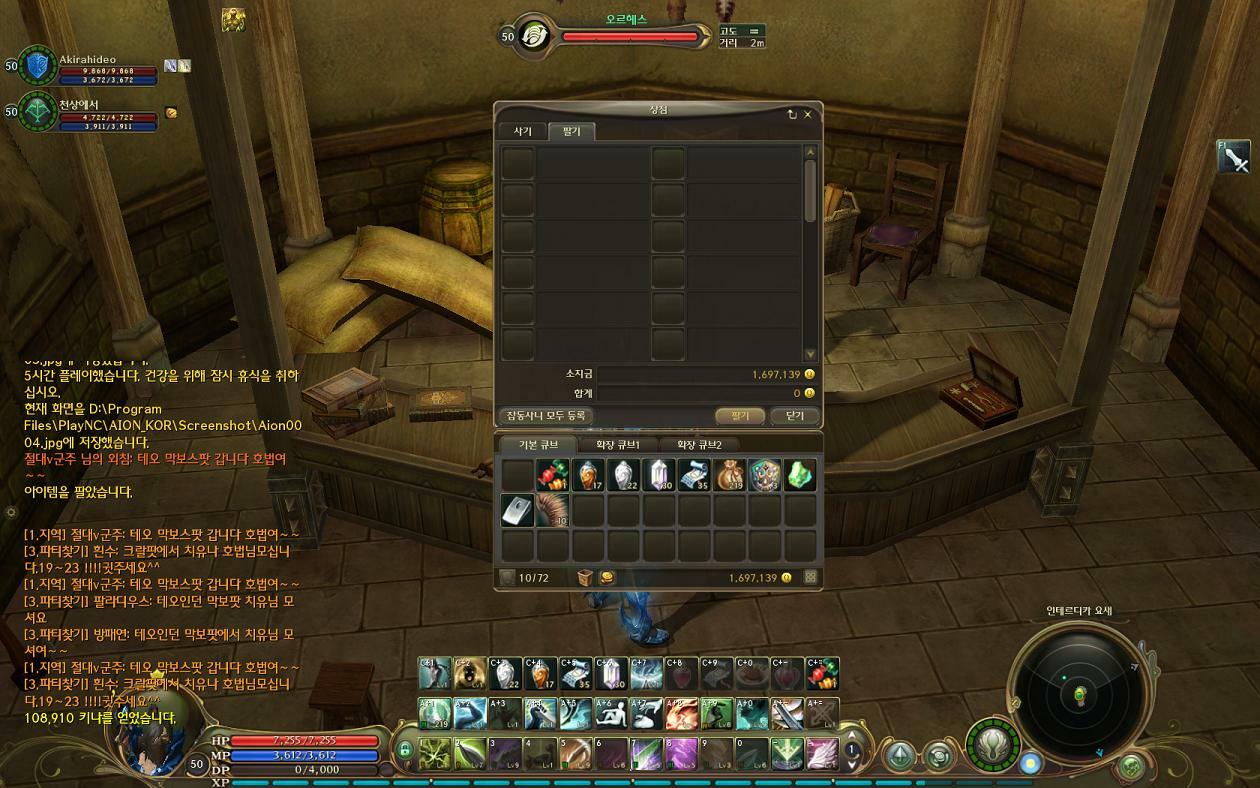Image resolution: width=1260 pixels, height=788 pixels.
Task: Select the green gemstone in inventory
Action: pos(800,475)
